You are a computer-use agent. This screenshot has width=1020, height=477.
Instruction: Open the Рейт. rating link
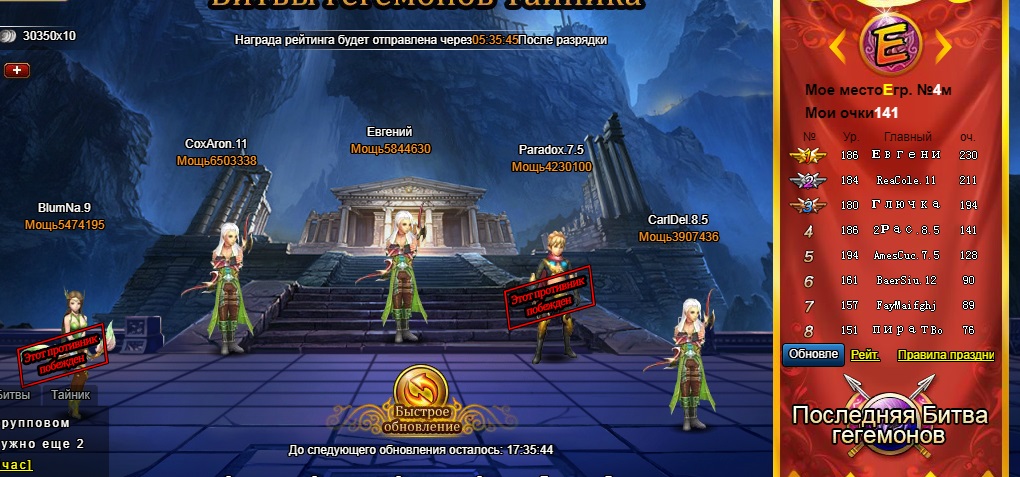(x=866, y=355)
